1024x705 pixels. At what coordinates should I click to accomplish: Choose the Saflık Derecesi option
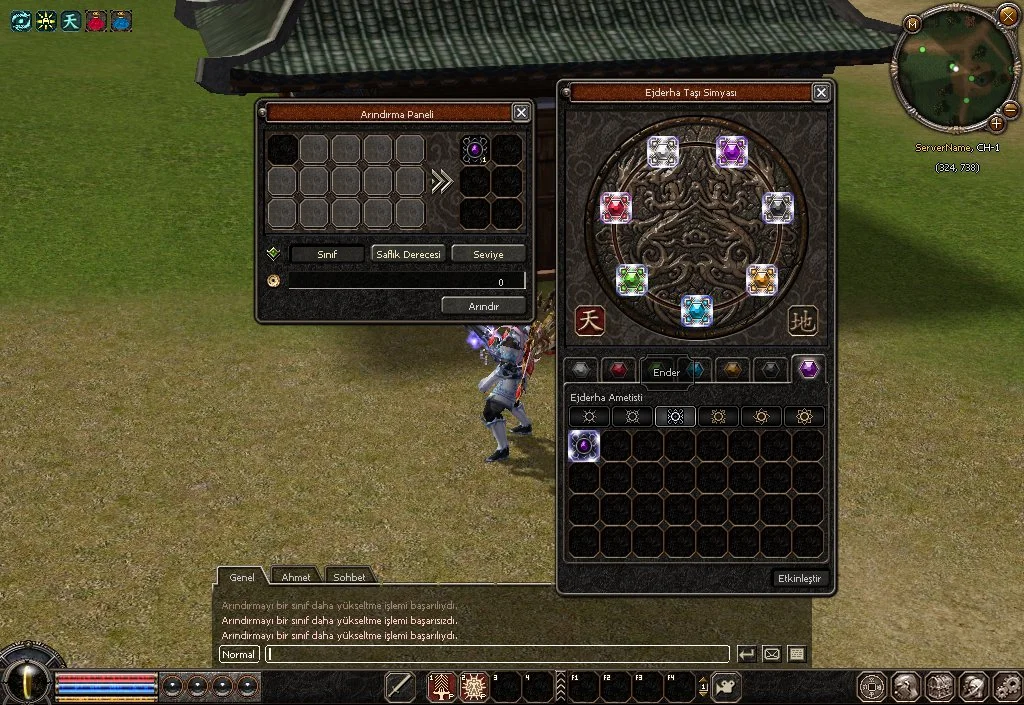(x=408, y=254)
